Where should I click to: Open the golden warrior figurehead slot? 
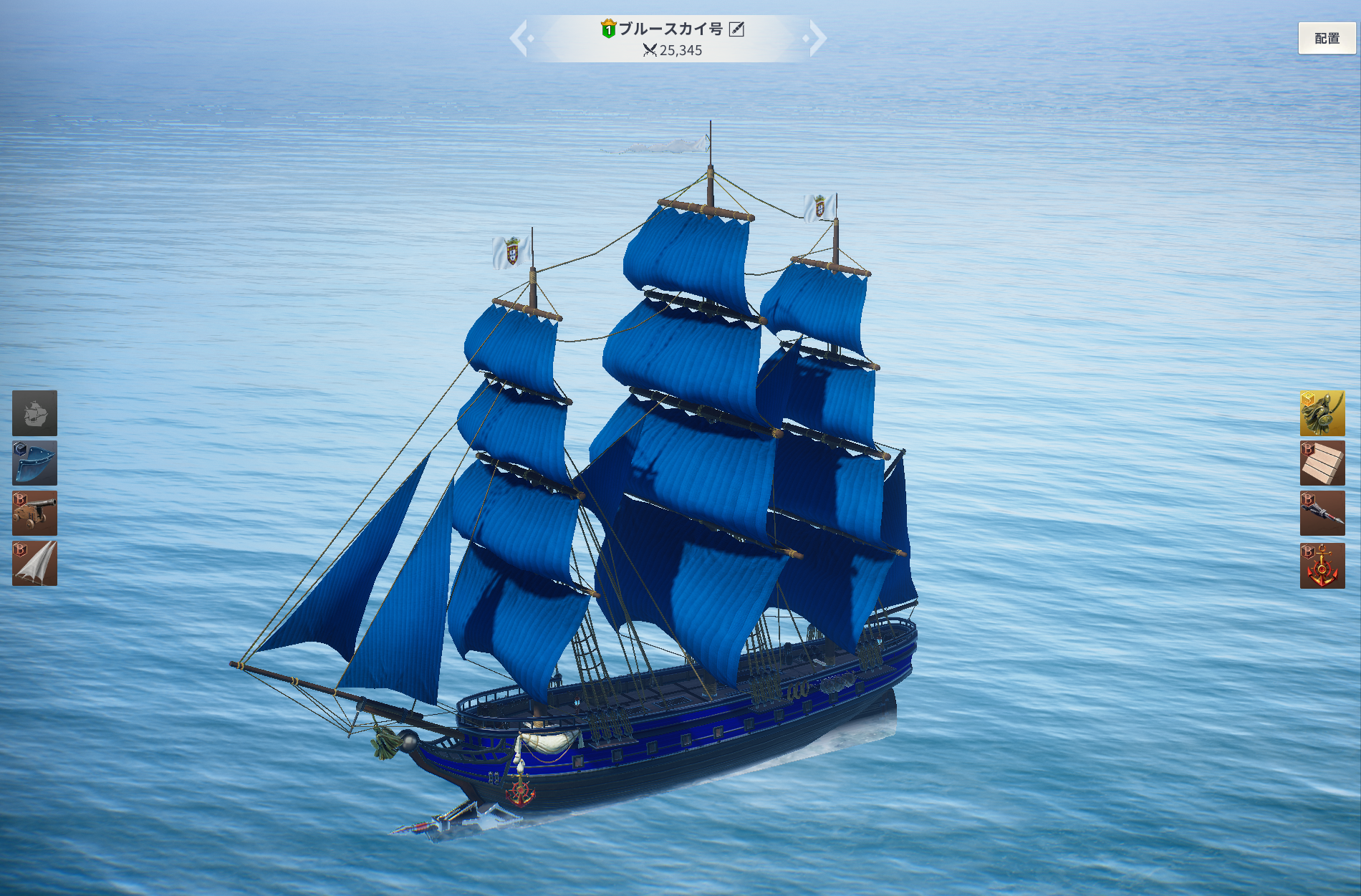1322,413
